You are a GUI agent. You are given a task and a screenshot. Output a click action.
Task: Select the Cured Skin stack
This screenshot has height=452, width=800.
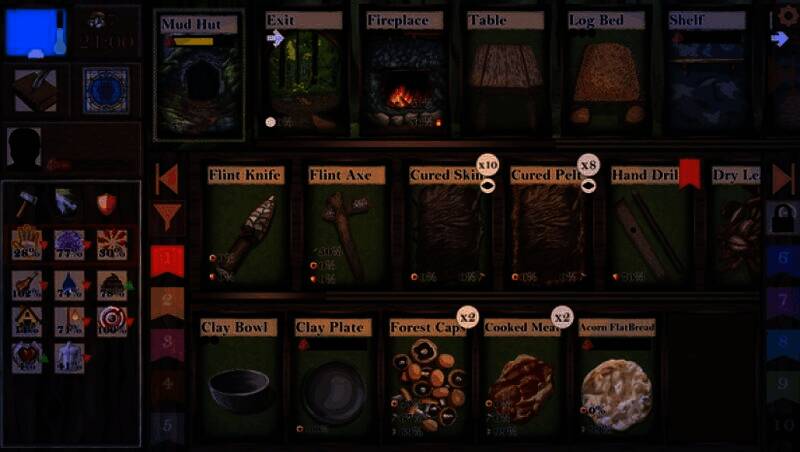(x=446, y=228)
